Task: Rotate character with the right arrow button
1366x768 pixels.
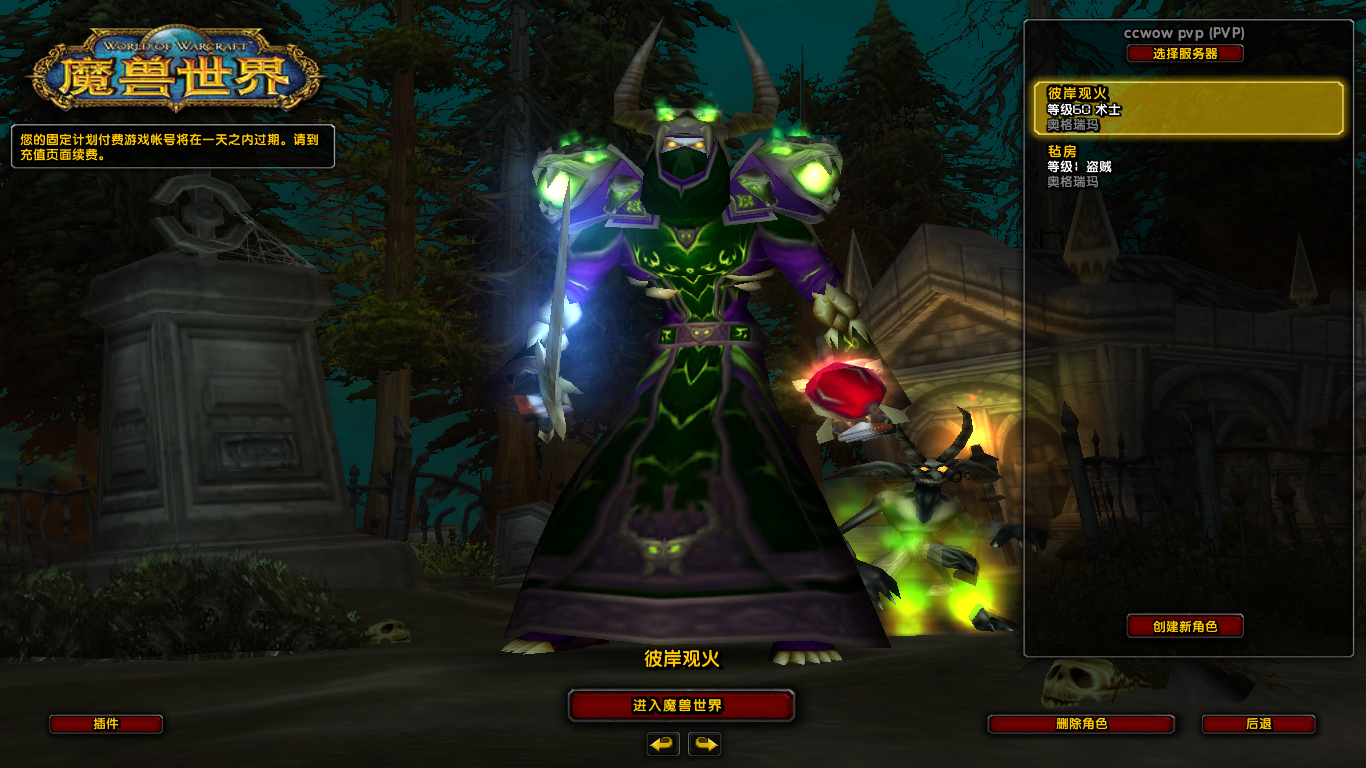Action: click(705, 744)
